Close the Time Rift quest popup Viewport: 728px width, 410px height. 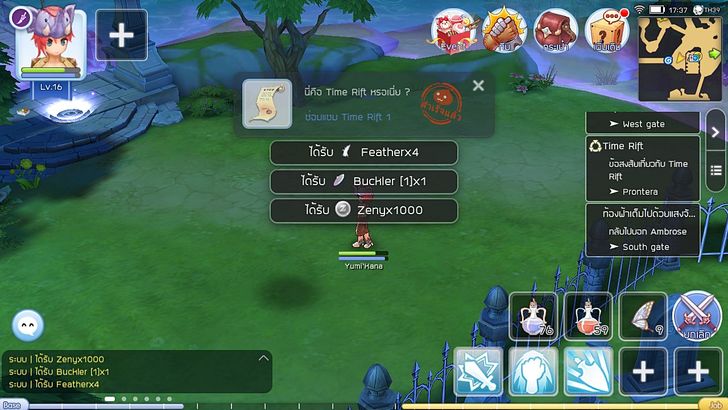point(478,86)
